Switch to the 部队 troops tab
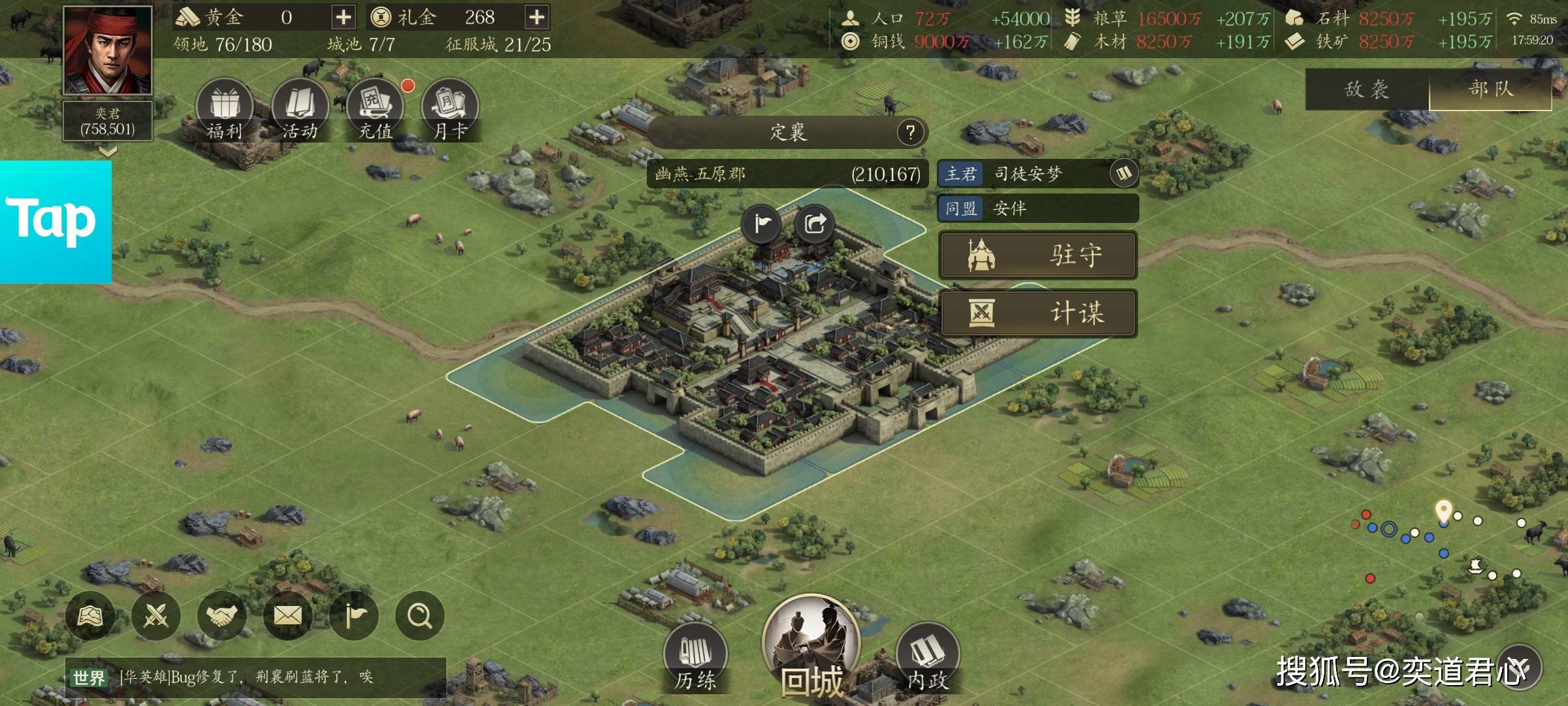Image resolution: width=1568 pixels, height=706 pixels. coord(1491,89)
